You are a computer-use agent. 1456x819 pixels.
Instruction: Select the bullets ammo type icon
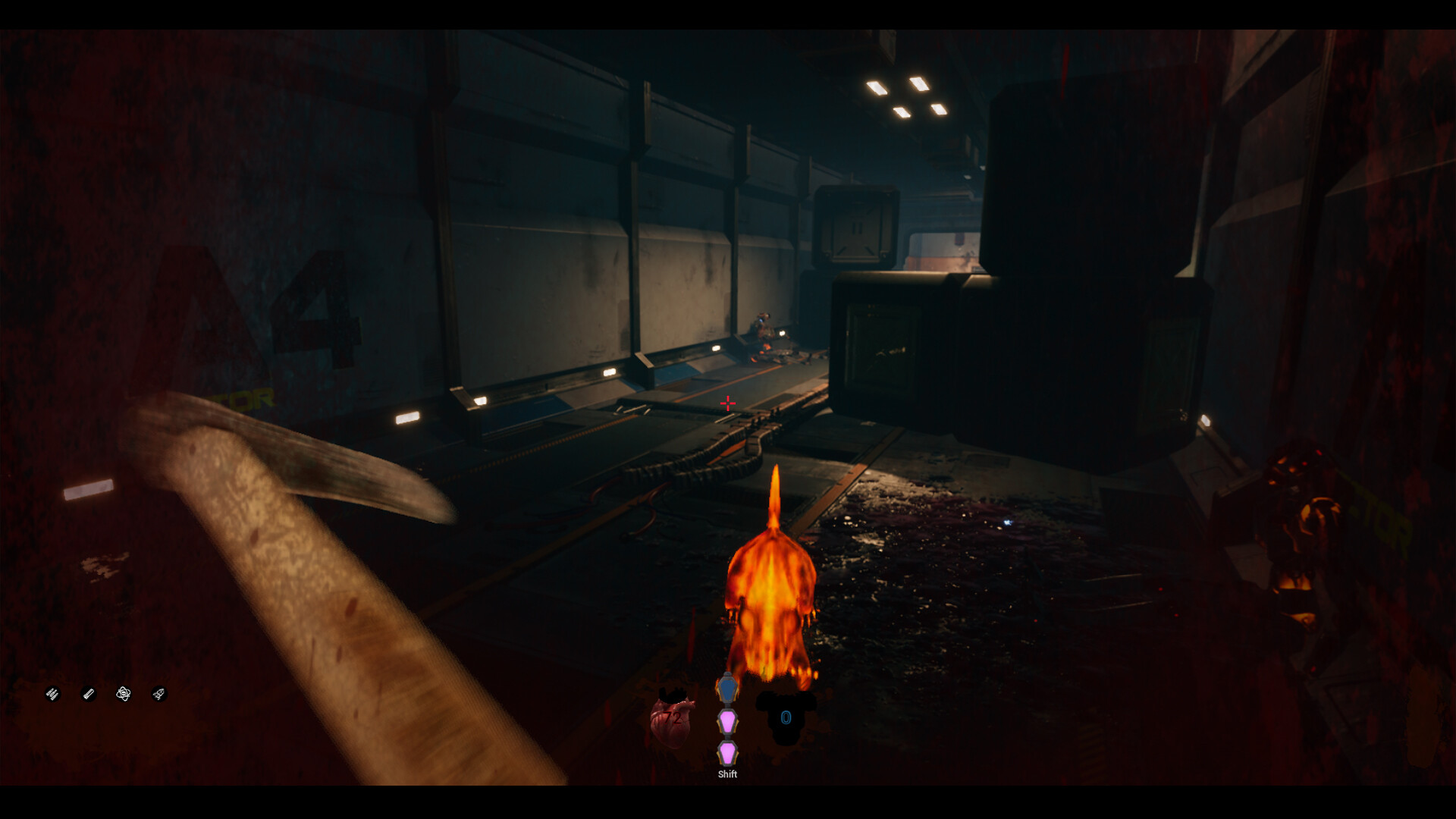pyautogui.click(x=52, y=693)
